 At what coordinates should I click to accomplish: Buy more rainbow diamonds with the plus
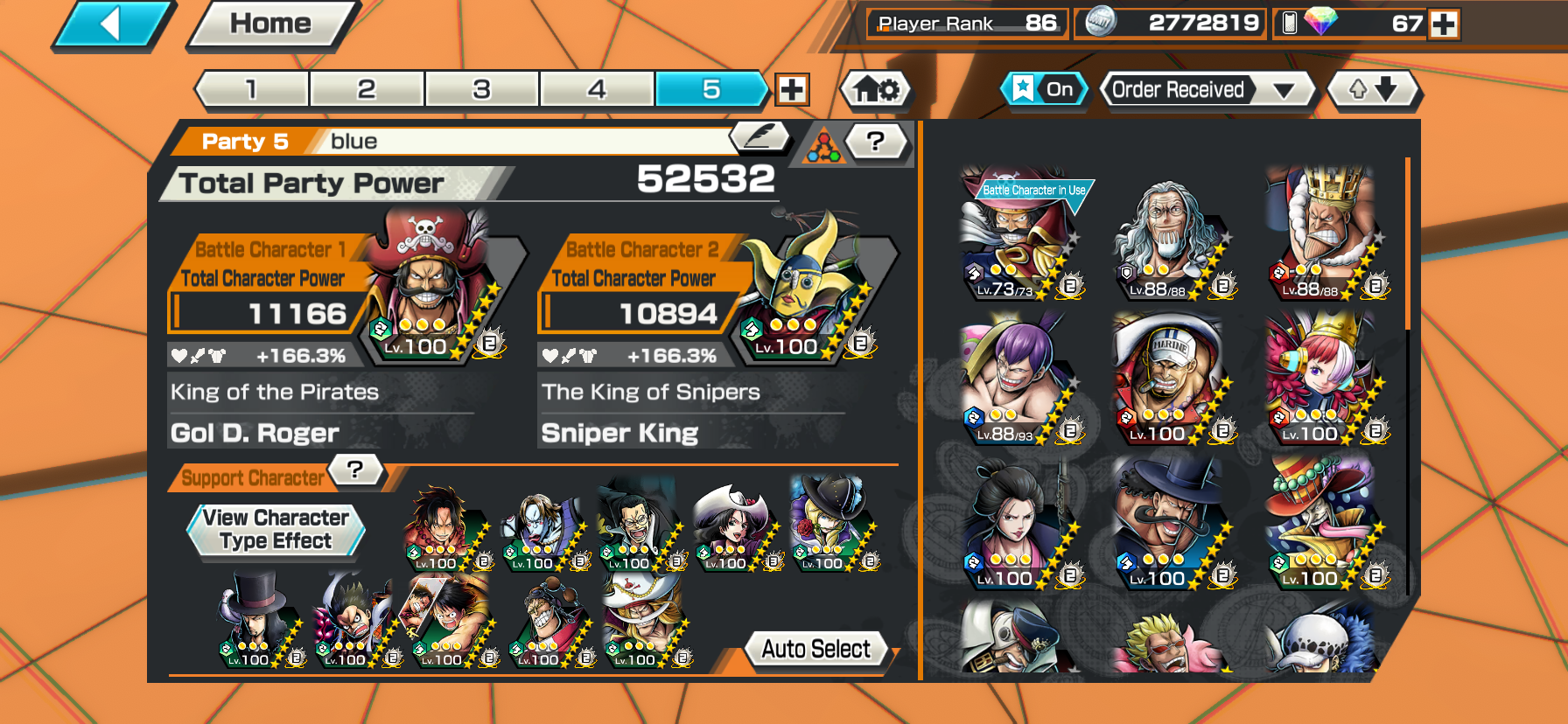pyautogui.click(x=1444, y=24)
